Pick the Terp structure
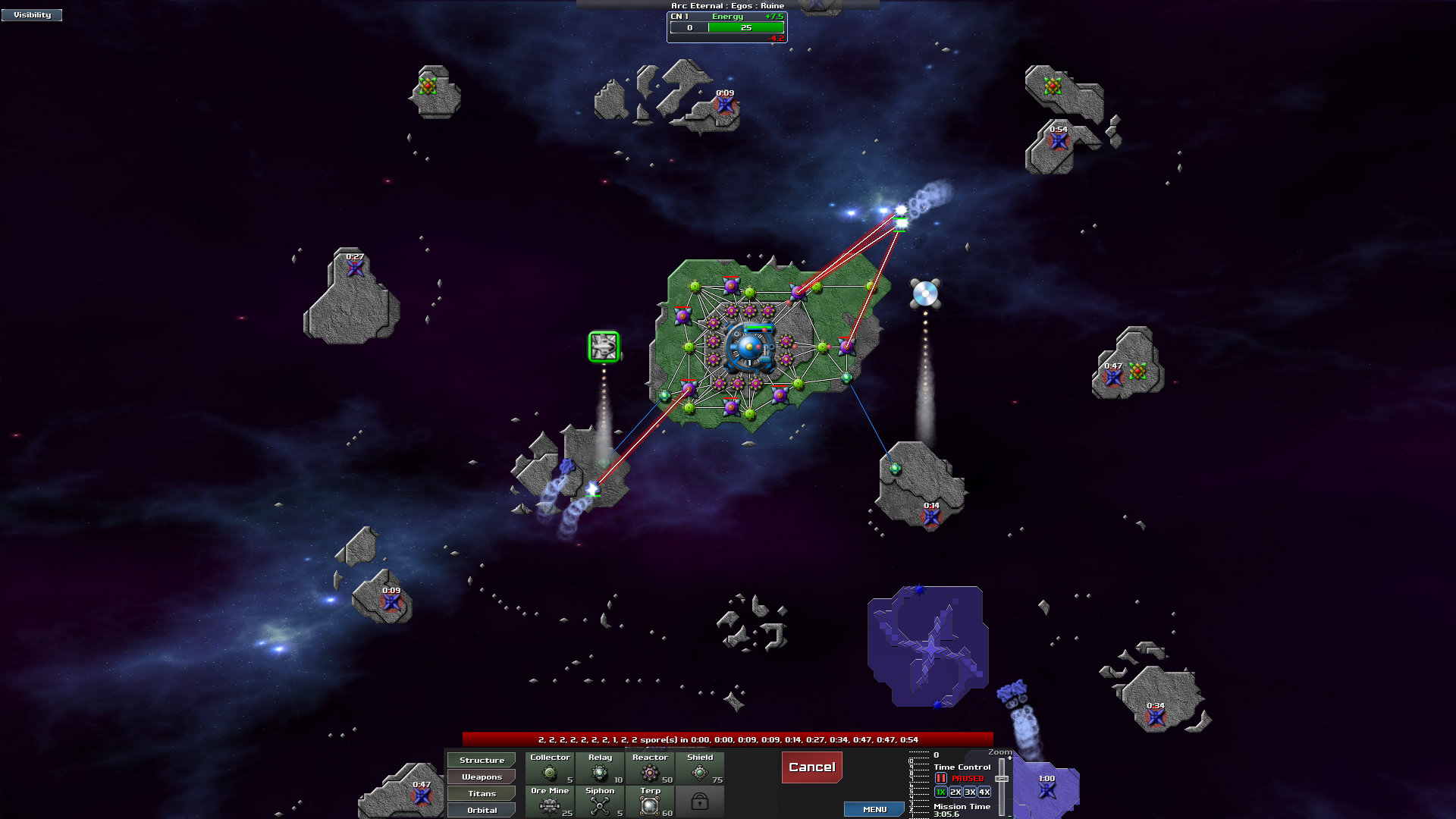Viewport: 1456px width, 819px height. [650, 802]
